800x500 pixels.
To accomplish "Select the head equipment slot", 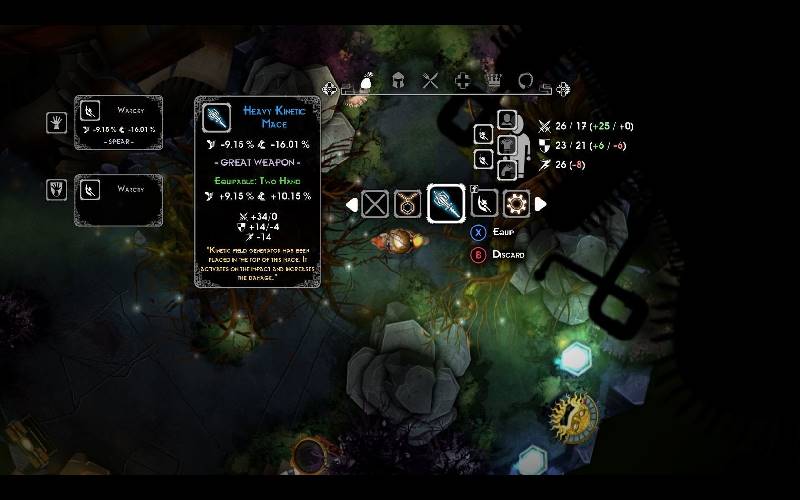I will [x=507, y=120].
